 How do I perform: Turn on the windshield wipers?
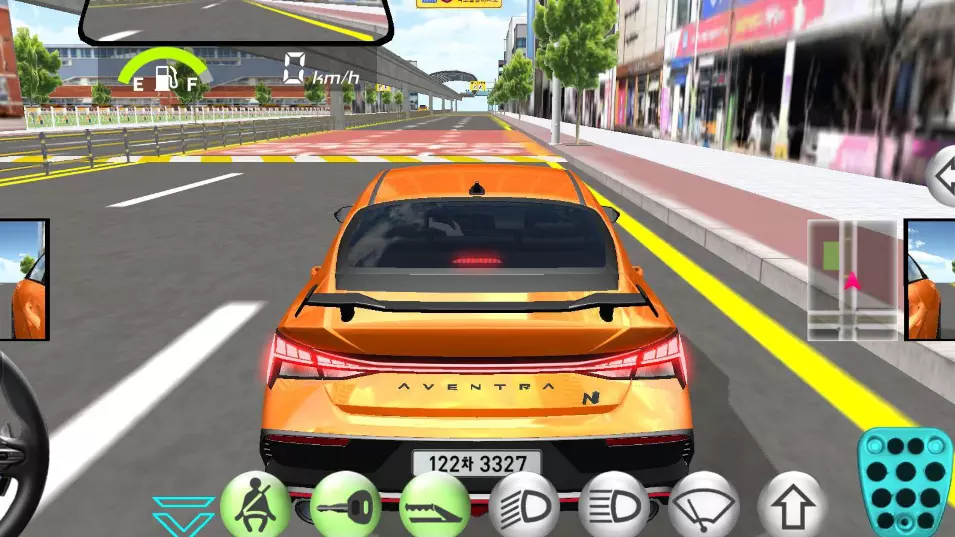pyautogui.click(x=703, y=506)
